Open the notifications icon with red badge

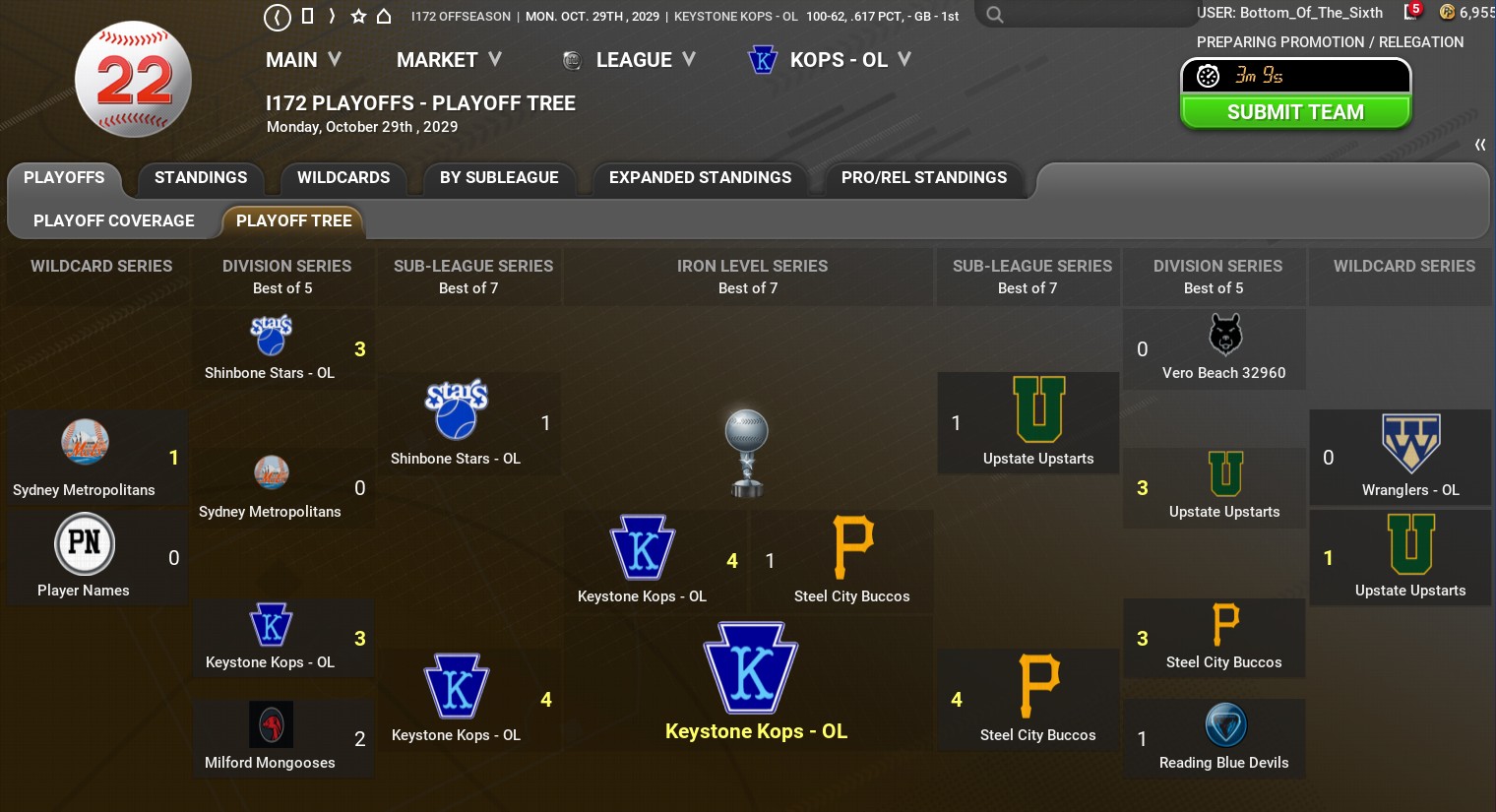pos(1413,12)
